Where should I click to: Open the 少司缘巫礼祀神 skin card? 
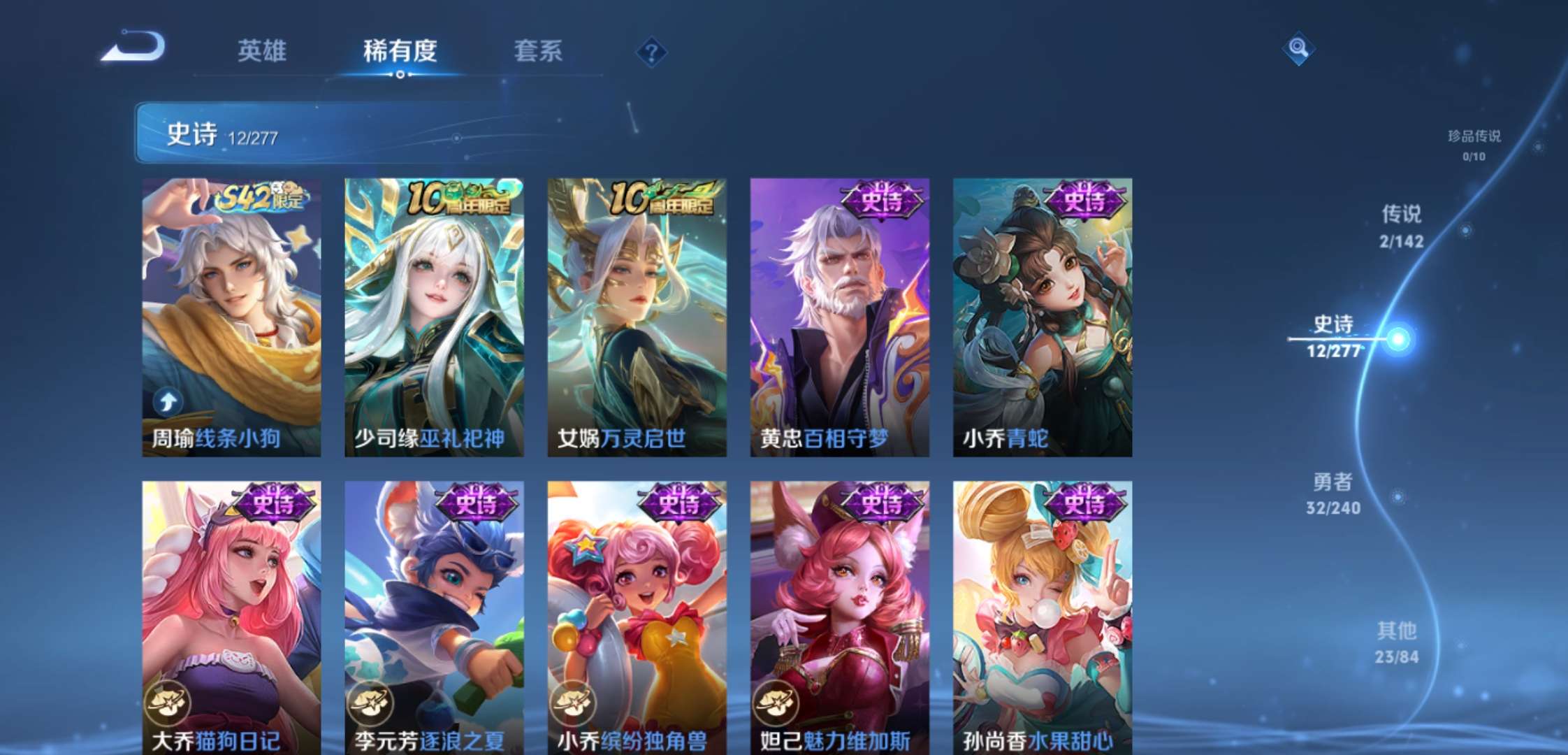[431, 308]
